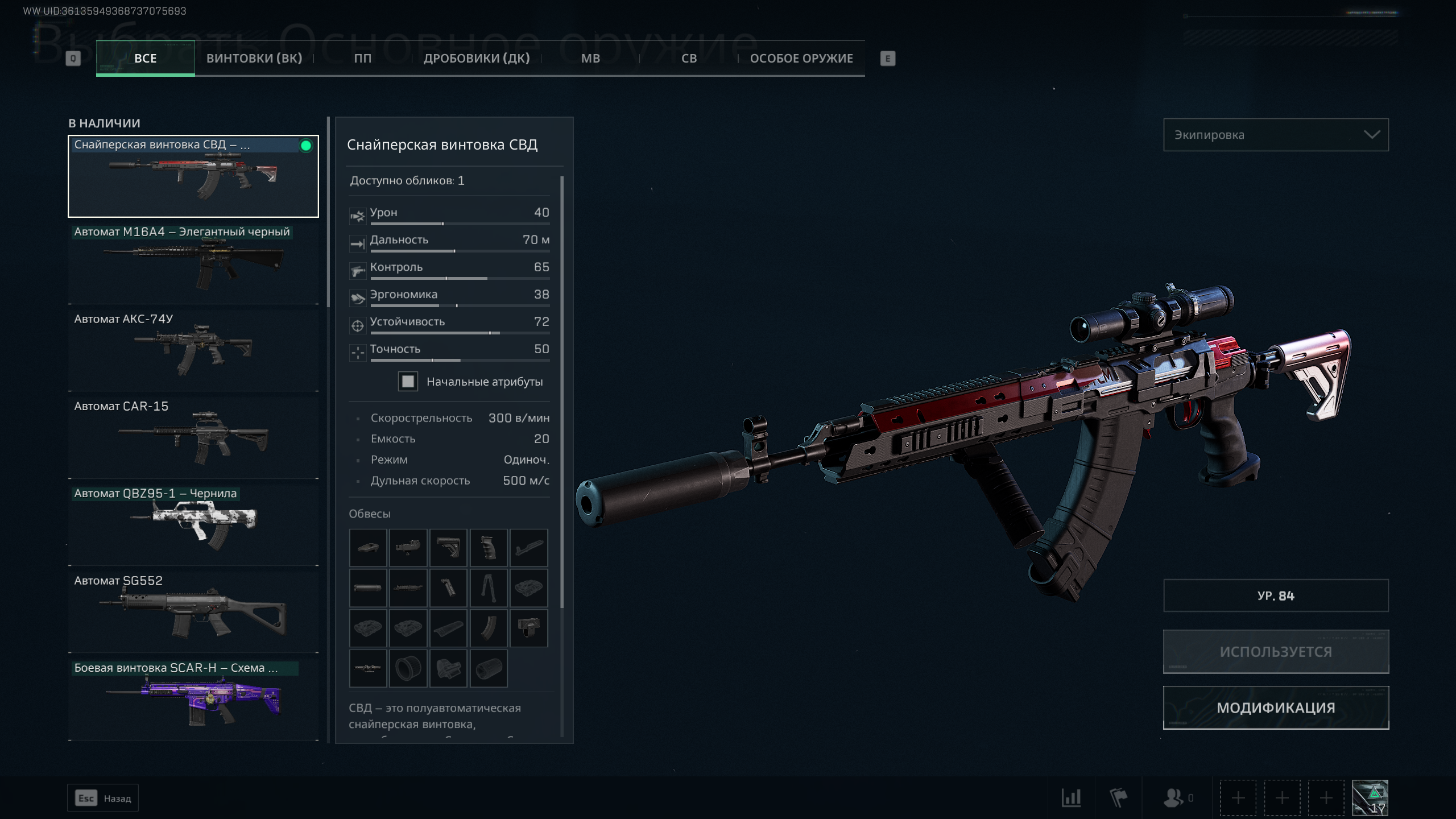Show the МВ weapon category

coord(590,59)
